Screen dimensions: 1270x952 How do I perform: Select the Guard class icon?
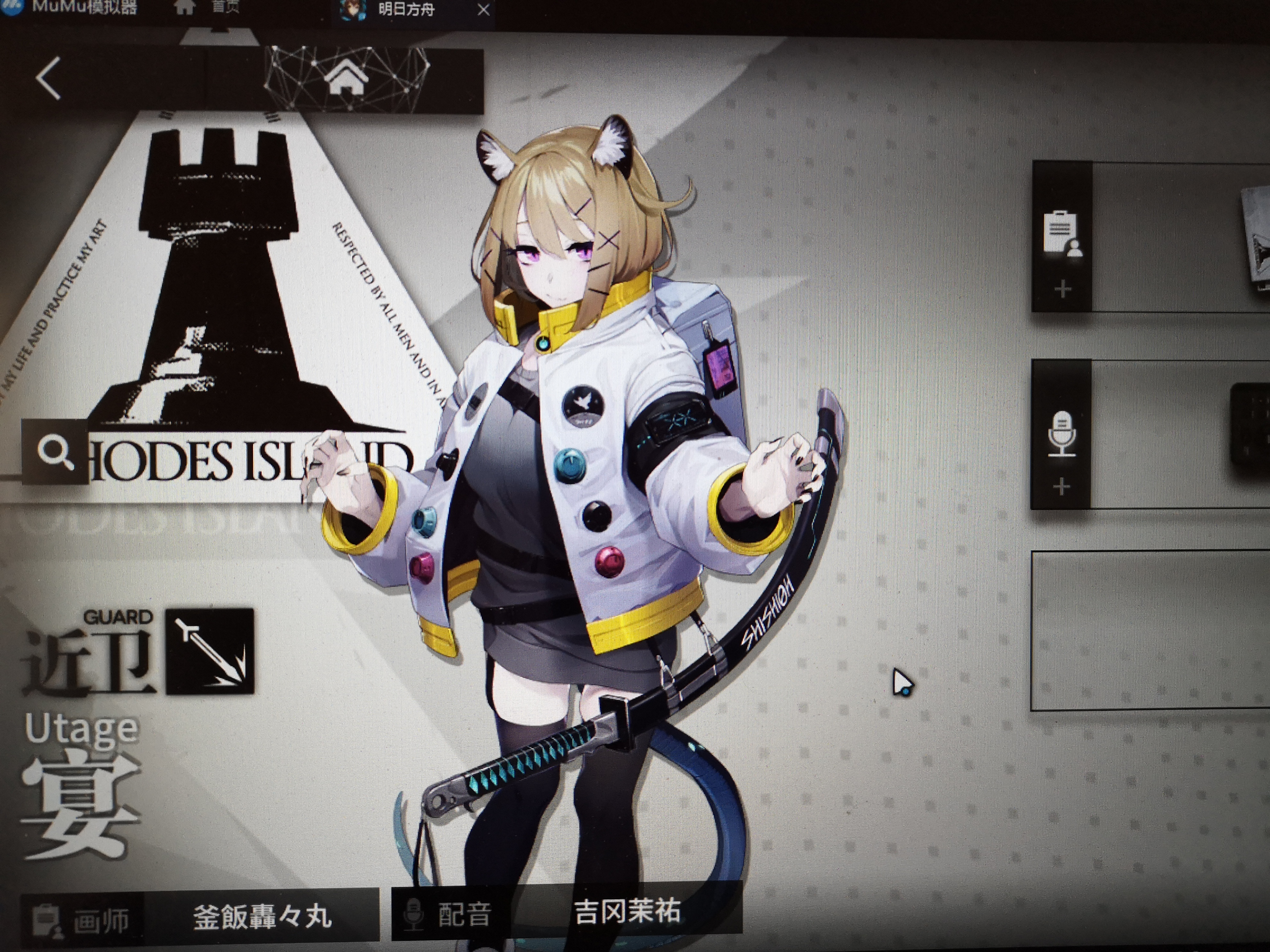click(x=210, y=651)
